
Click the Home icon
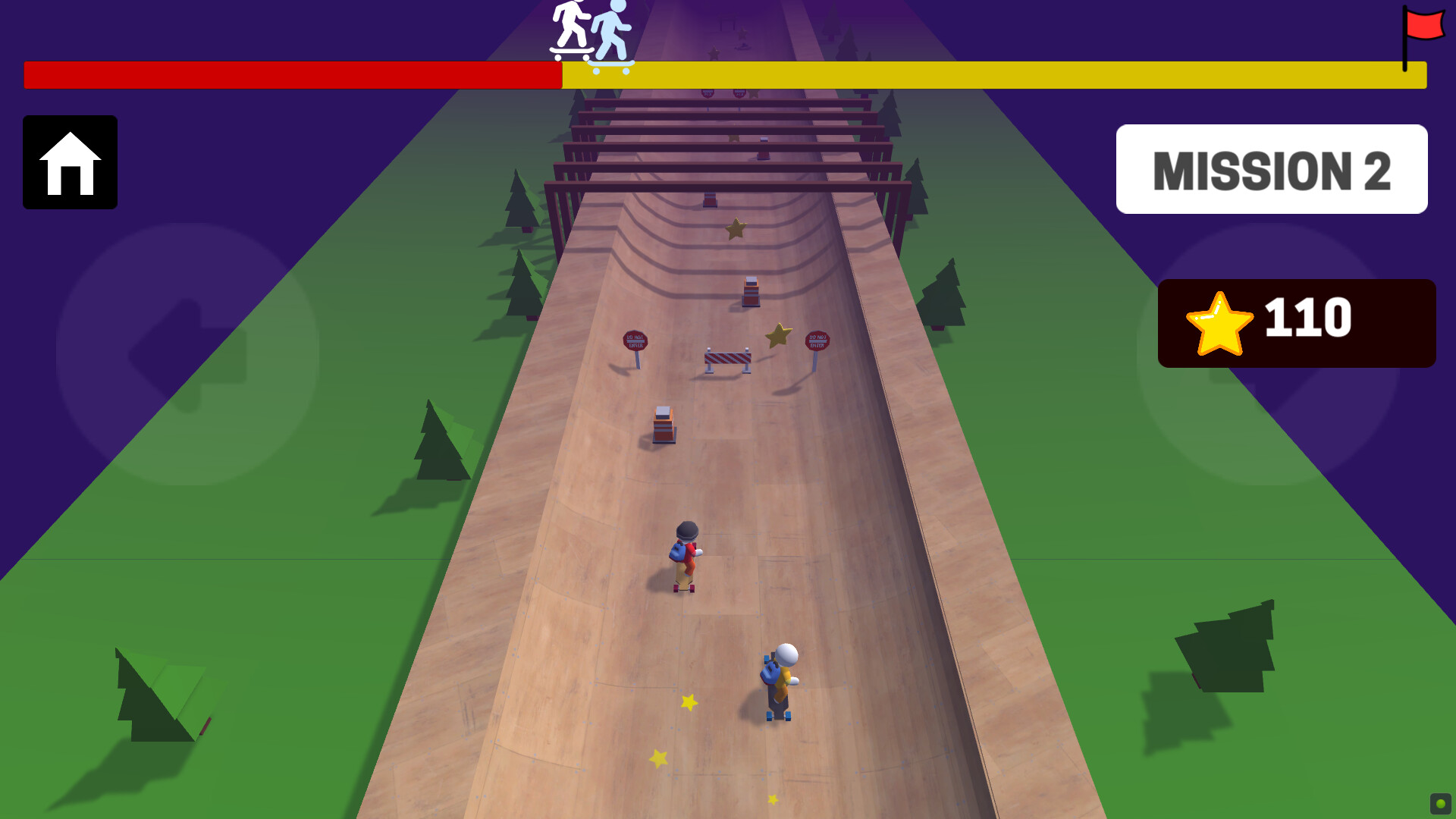coord(70,163)
